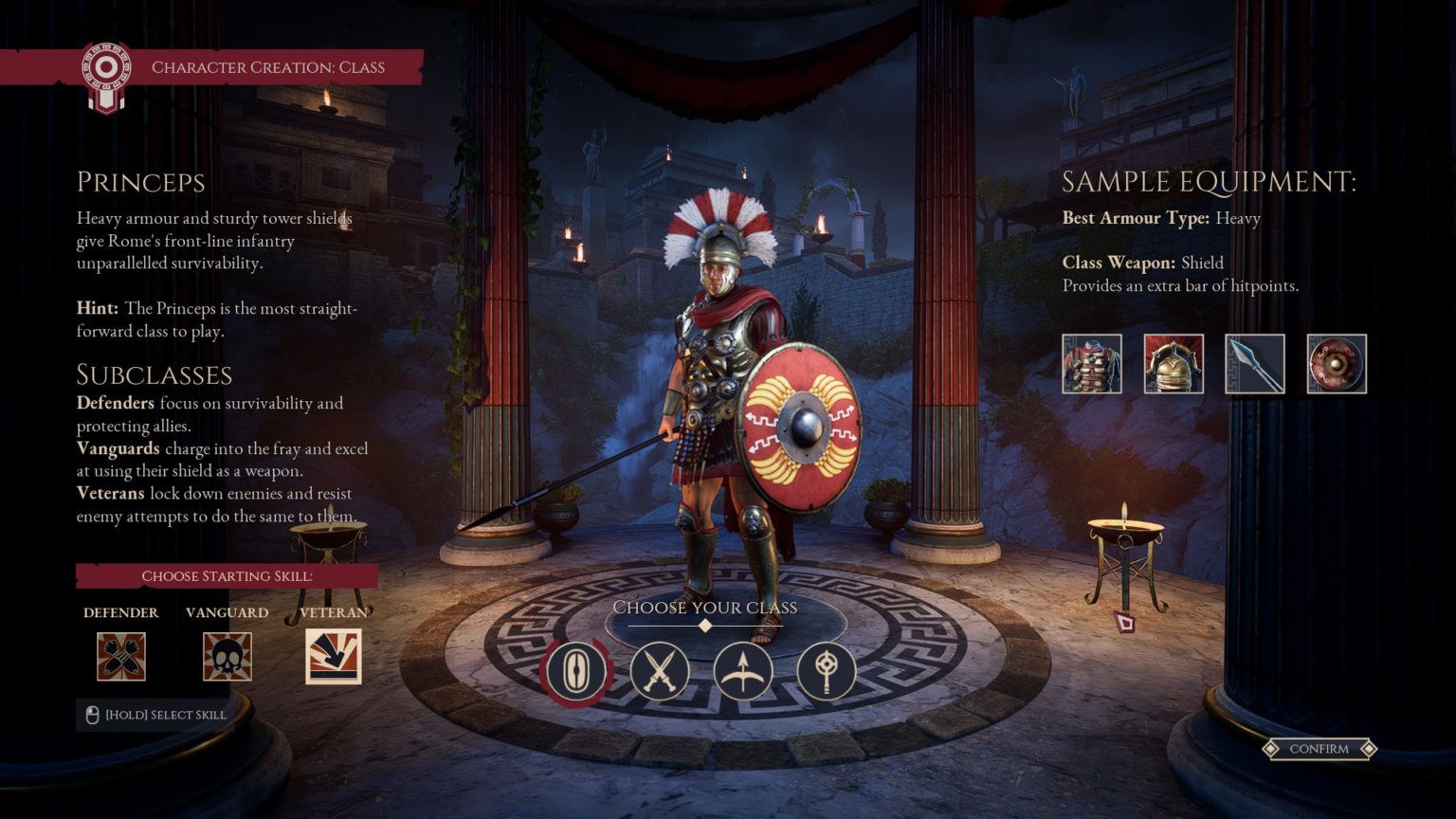This screenshot has height=819, width=1456.
Task: Confirm the class selection
Action: point(1319,749)
